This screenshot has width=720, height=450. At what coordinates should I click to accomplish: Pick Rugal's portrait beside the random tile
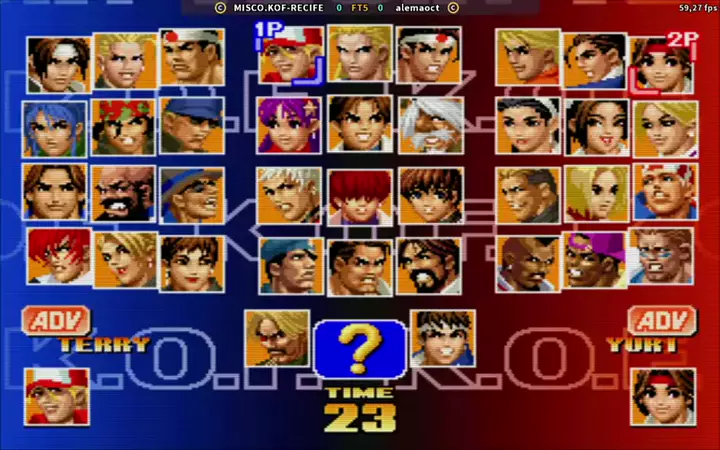point(276,338)
